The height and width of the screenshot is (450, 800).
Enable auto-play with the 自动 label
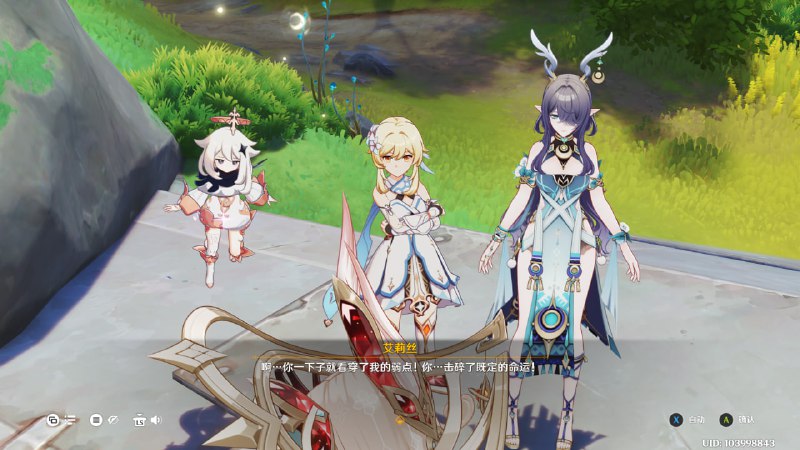(697, 420)
